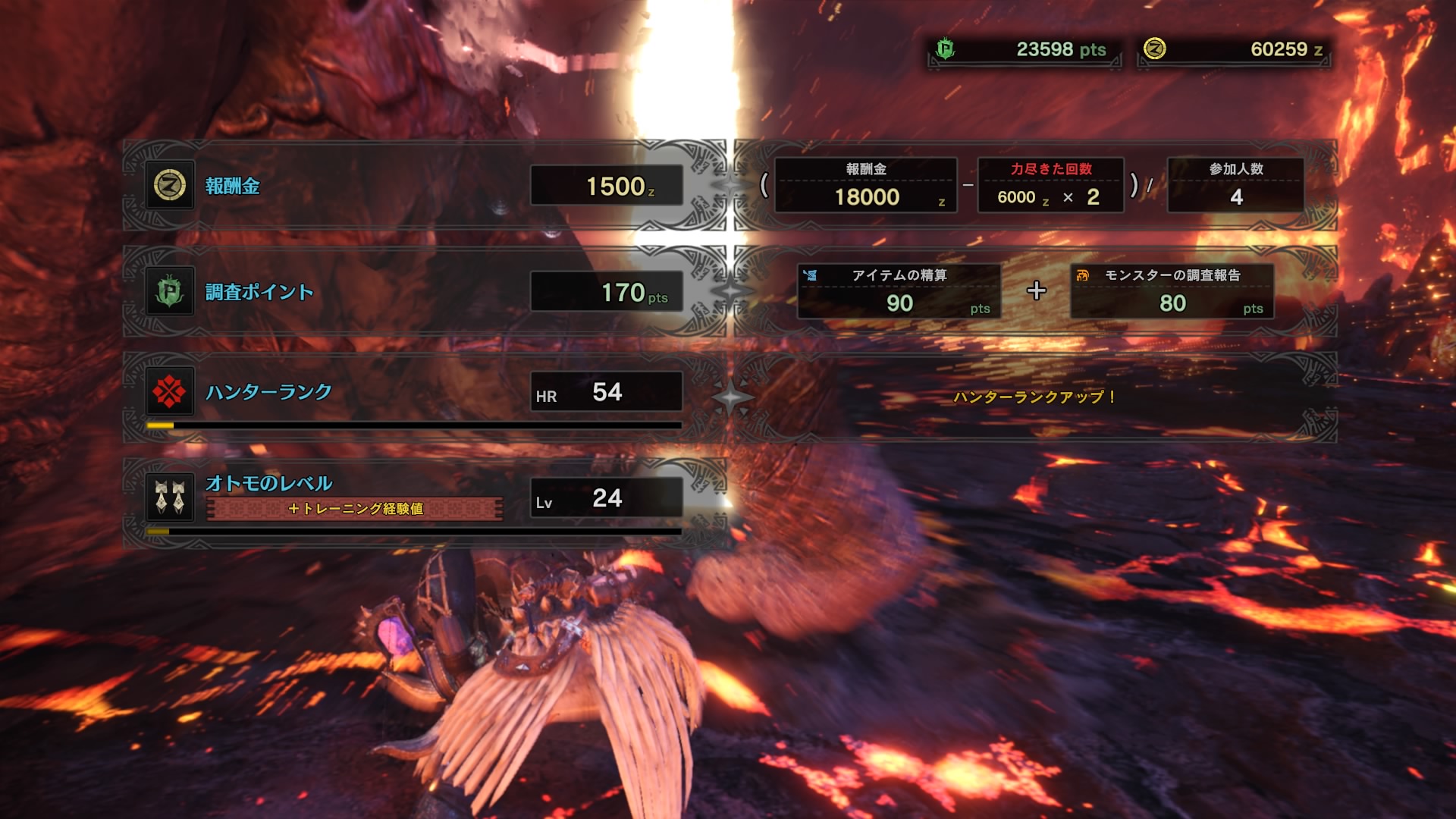This screenshot has width=1456, height=819.
Task: Click the HR 54 value field
Action: coord(605,393)
